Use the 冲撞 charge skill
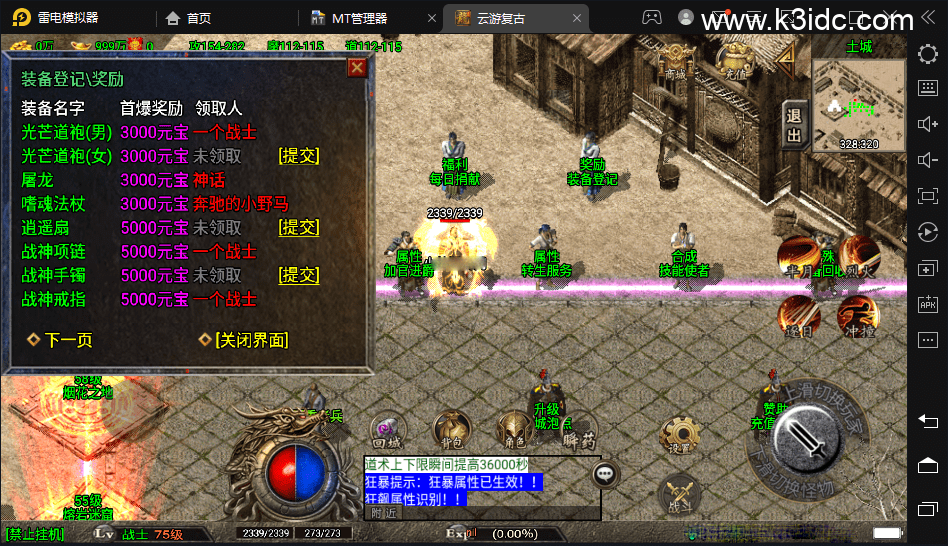The width and height of the screenshot is (948, 546). [858, 314]
